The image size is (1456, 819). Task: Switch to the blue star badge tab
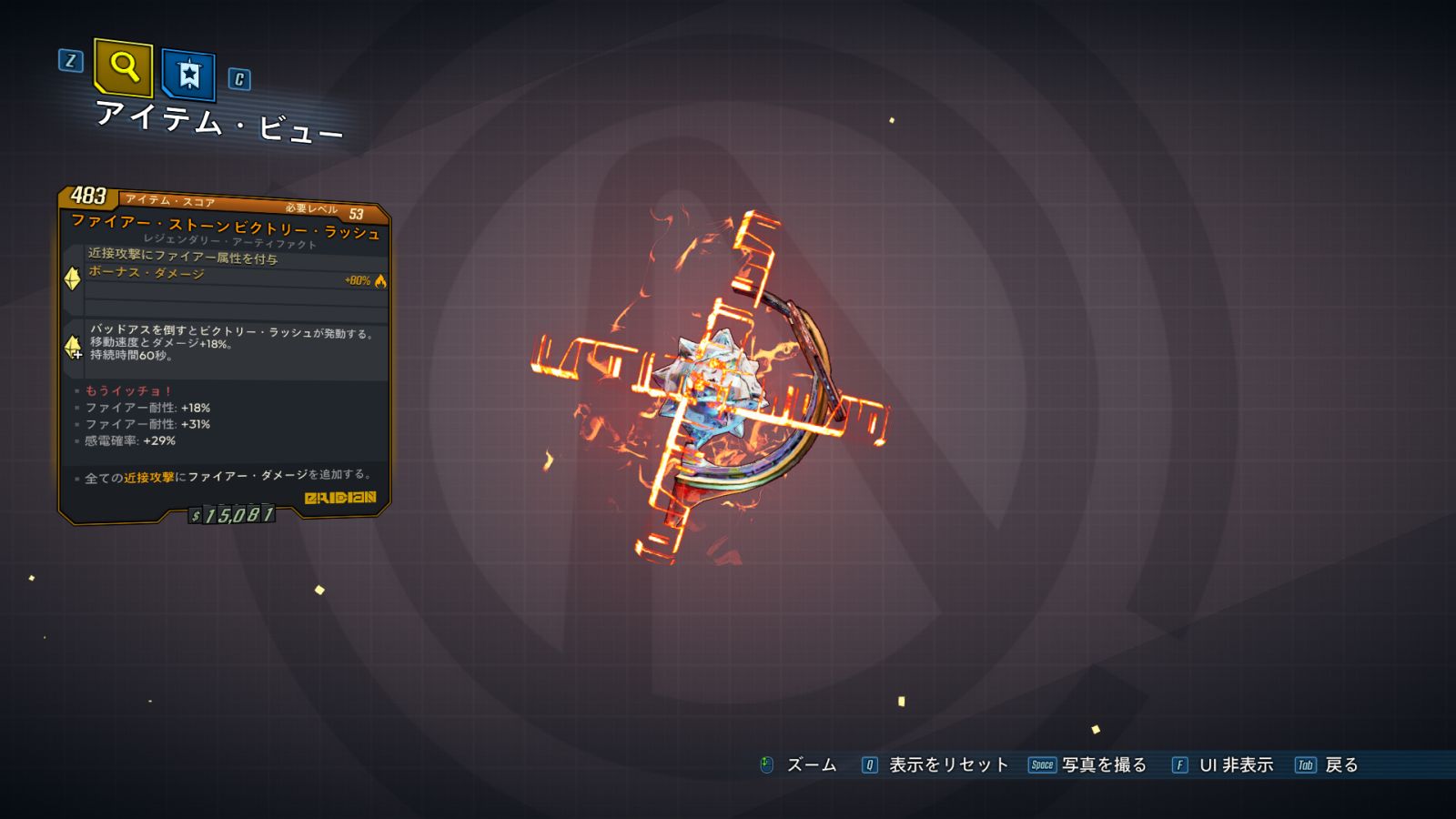coord(188,74)
